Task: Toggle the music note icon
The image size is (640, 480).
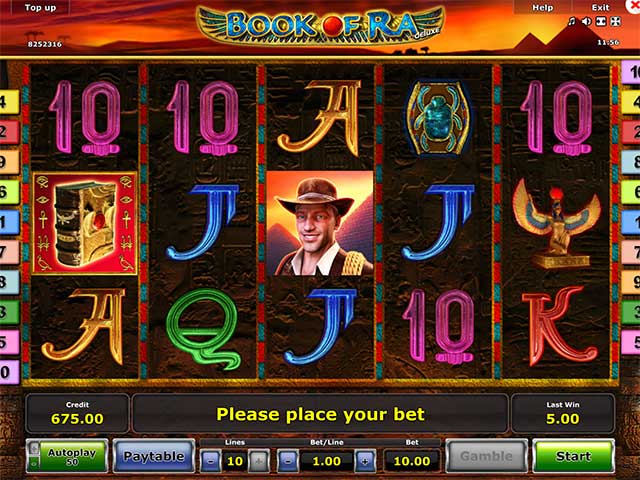Action: tap(571, 21)
